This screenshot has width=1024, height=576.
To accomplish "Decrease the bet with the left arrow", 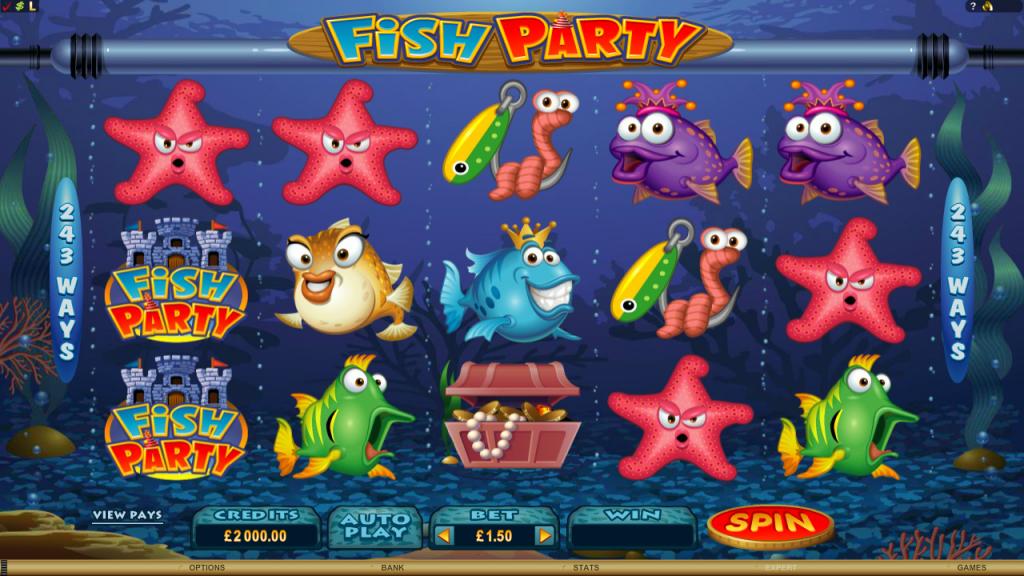I will [x=444, y=536].
